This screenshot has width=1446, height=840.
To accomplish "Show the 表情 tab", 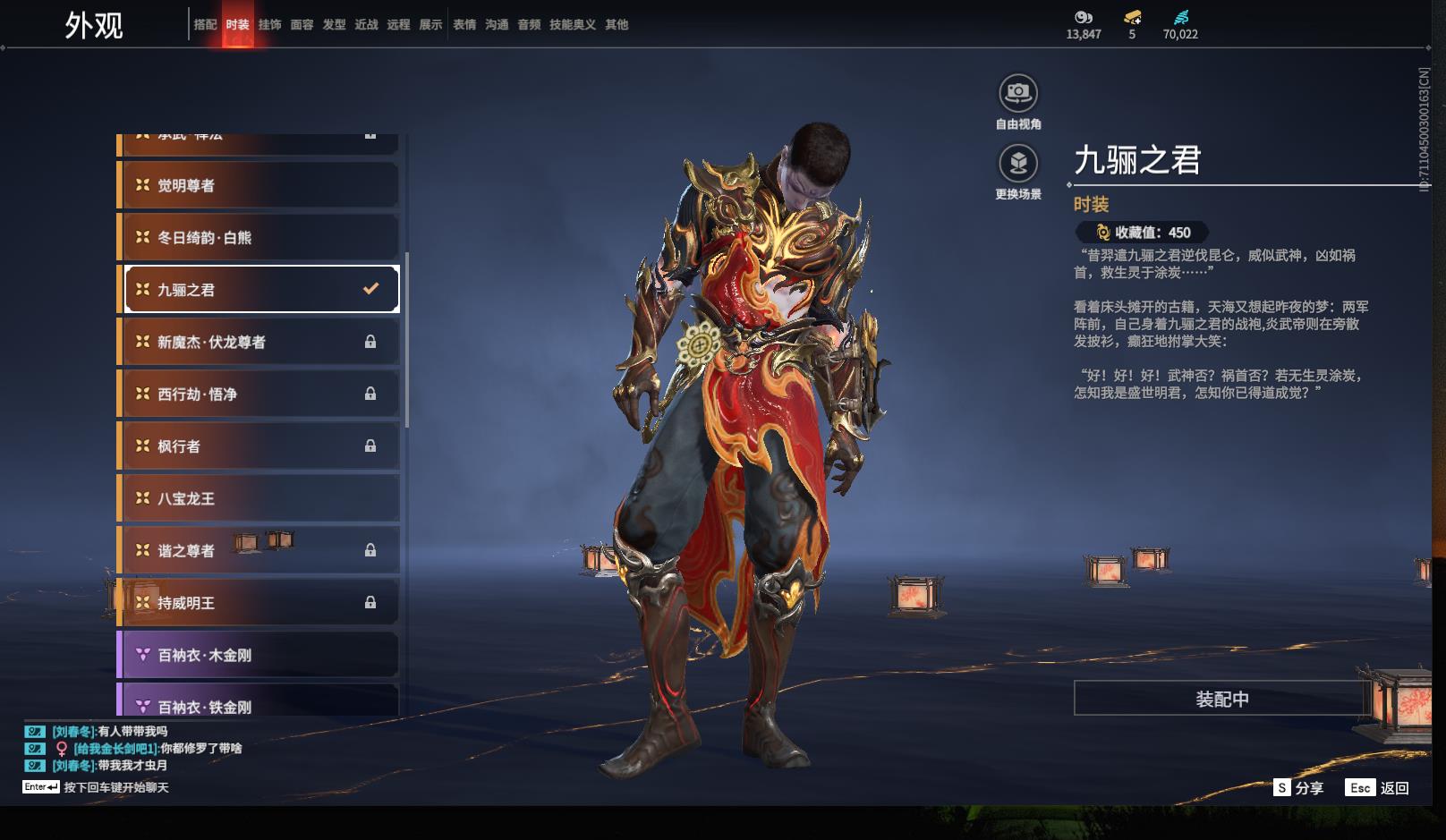I will click(464, 25).
